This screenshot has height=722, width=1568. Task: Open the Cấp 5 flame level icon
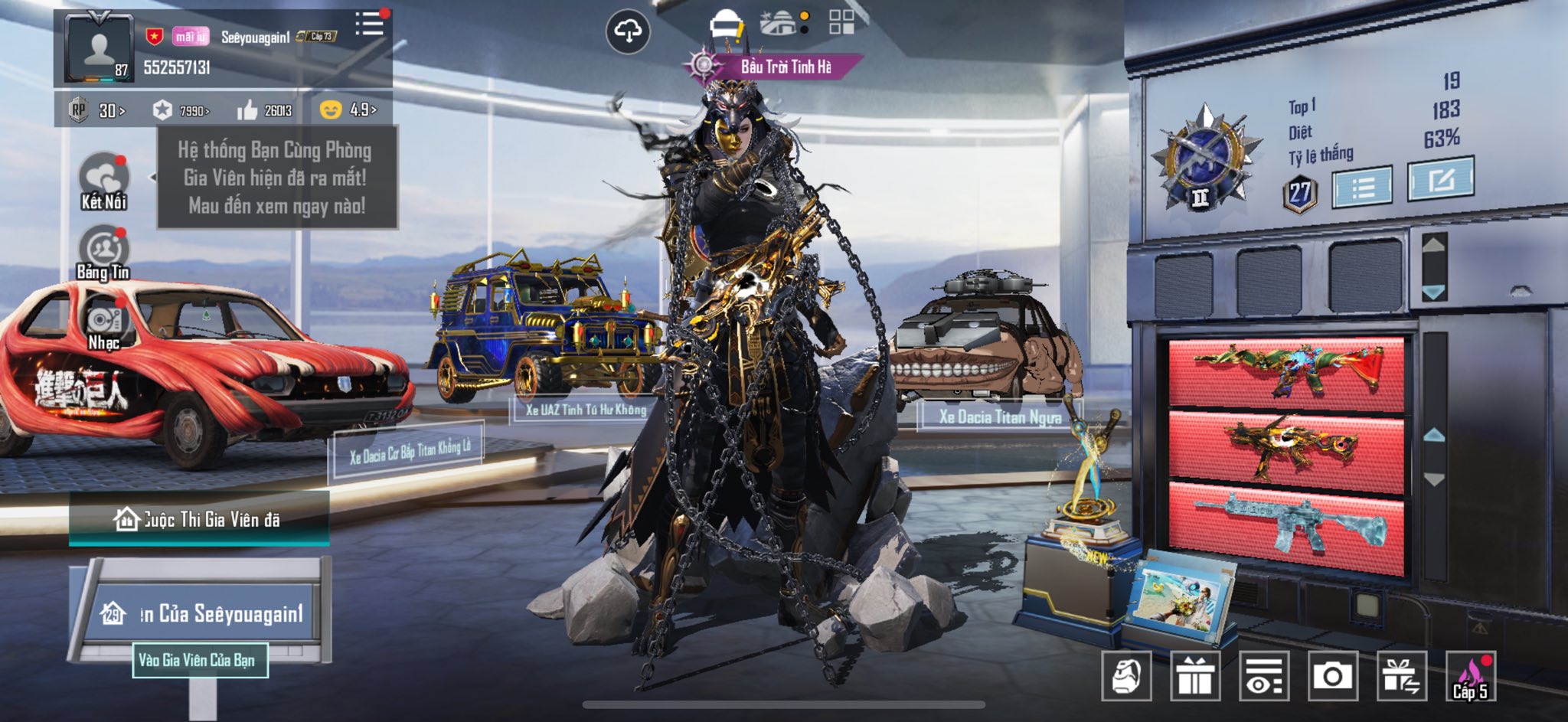pos(1470,677)
